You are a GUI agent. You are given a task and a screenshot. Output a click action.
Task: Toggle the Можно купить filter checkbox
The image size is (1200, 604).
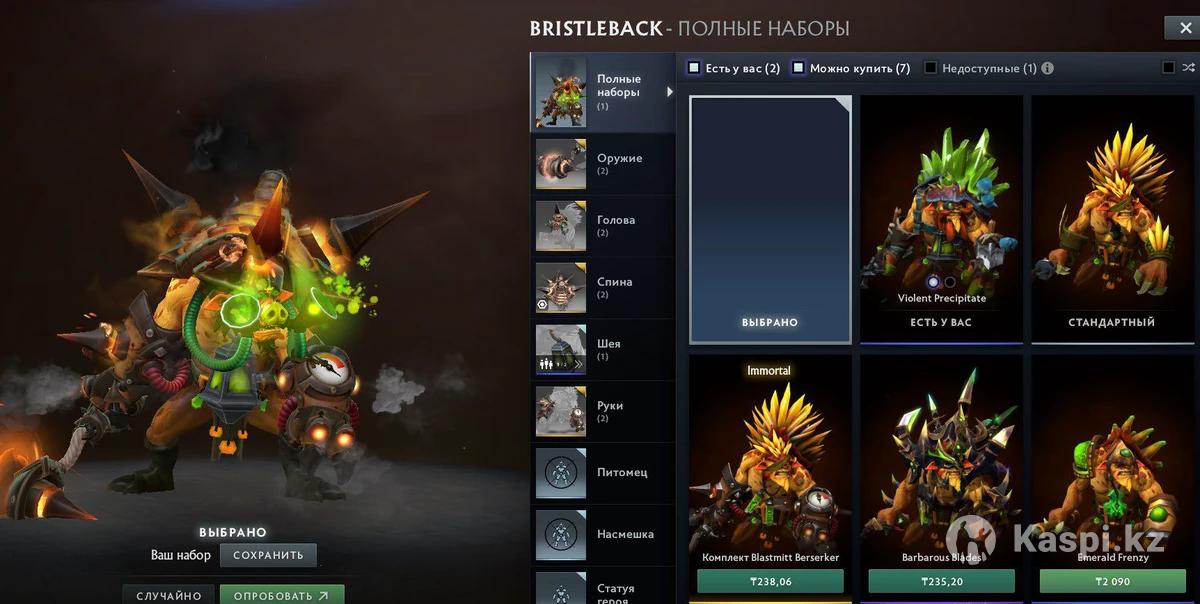(x=798, y=68)
